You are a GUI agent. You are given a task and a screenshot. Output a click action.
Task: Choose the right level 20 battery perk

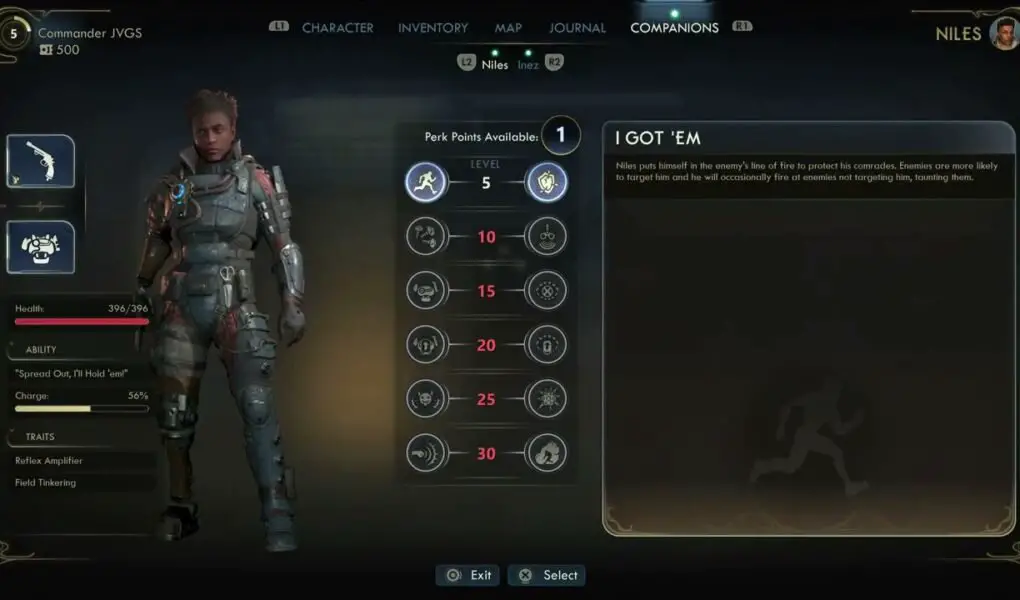click(x=547, y=345)
